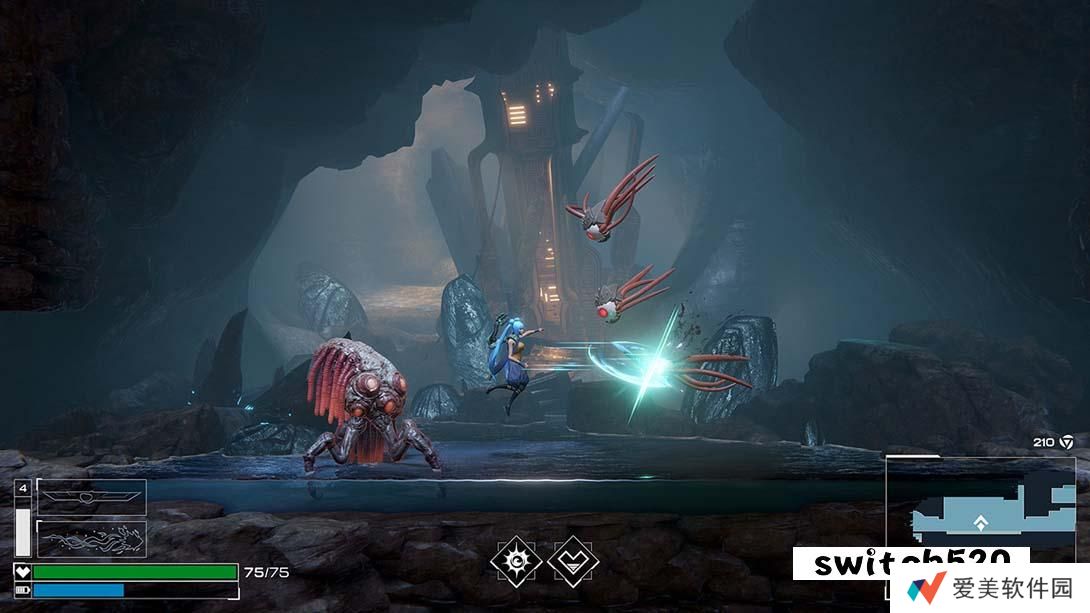Select the wavy dragon weapon slot

[x=91, y=538]
